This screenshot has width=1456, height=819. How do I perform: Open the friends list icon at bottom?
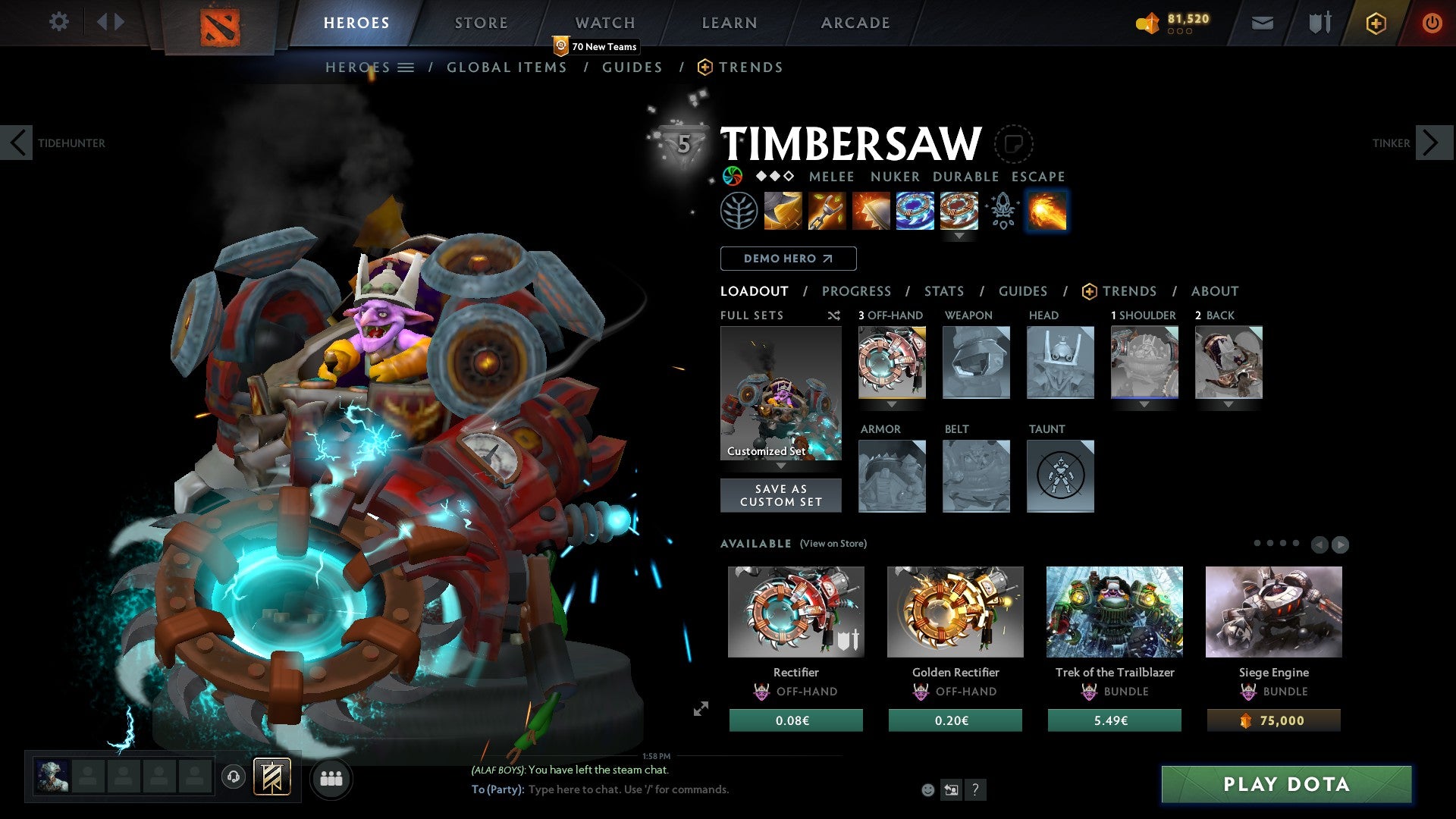pyautogui.click(x=331, y=778)
